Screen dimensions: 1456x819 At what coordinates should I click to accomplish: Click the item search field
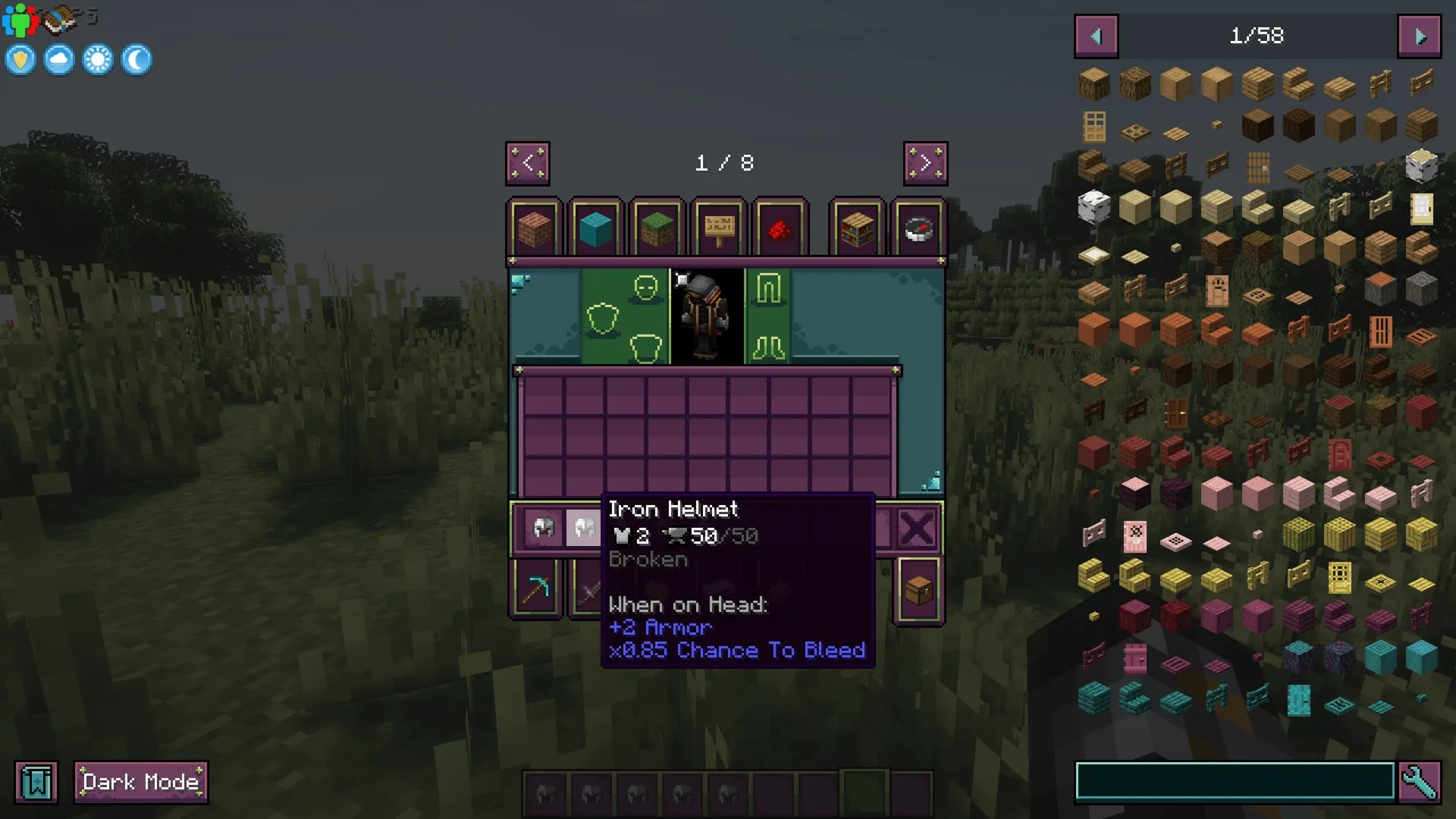pos(1236,780)
